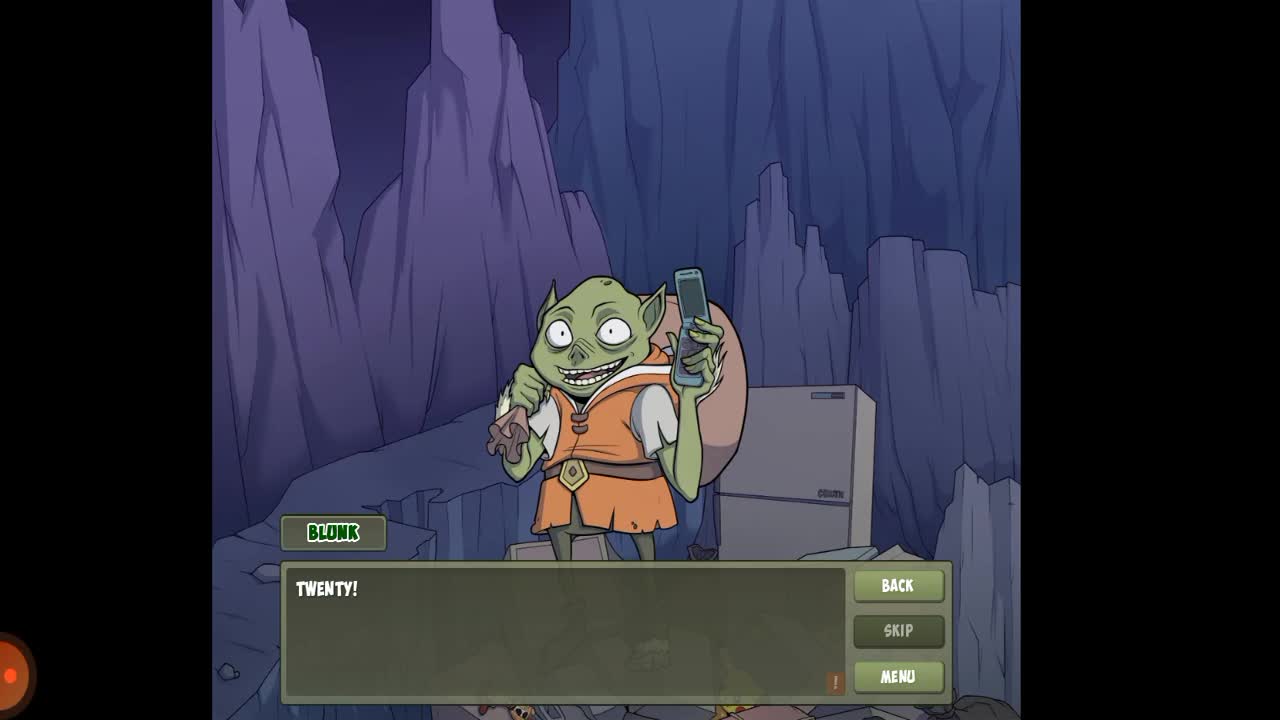1280x720 pixels.
Task: Skip the dialogue sequence
Action: (898, 631)
